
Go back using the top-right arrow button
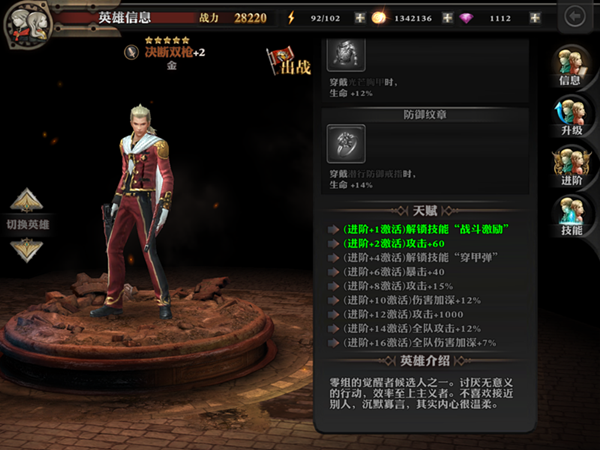pyautogui.click(x=574, y=17)
